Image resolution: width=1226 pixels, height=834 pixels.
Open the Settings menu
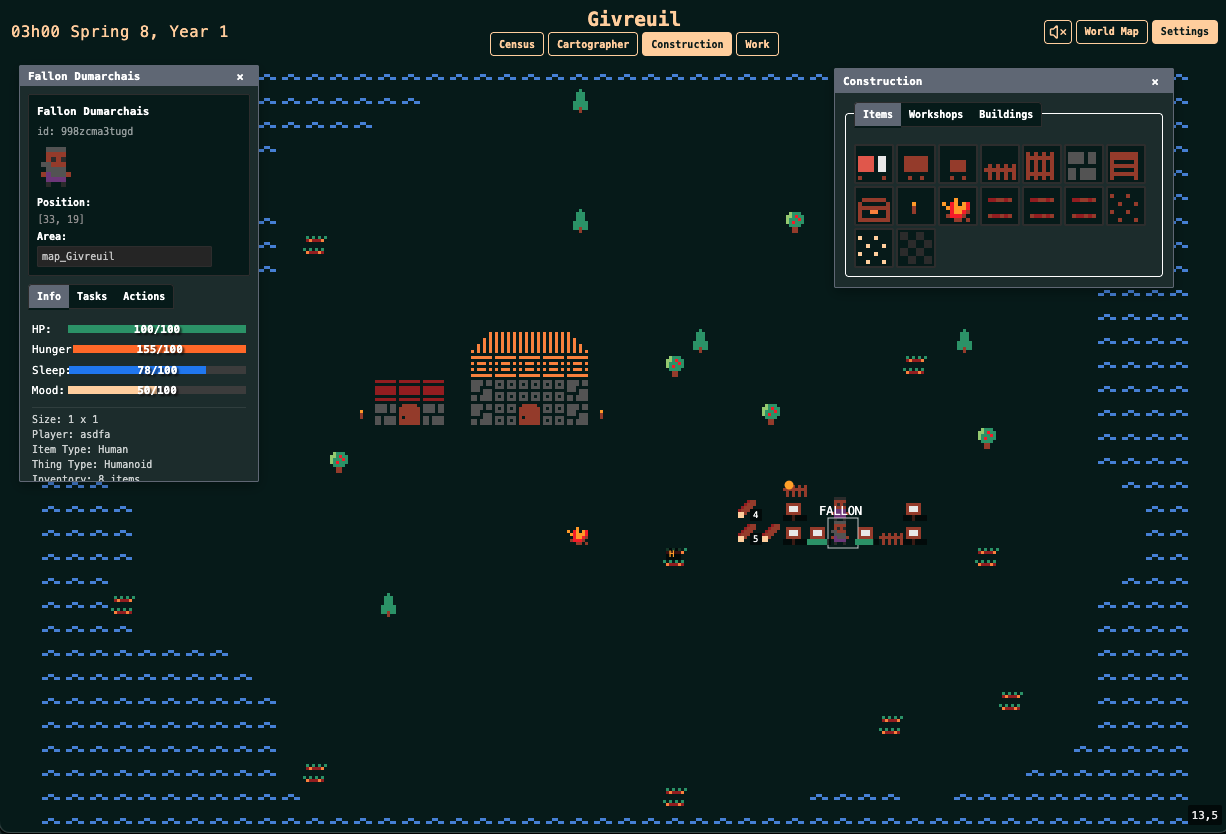pos(1184,32)
